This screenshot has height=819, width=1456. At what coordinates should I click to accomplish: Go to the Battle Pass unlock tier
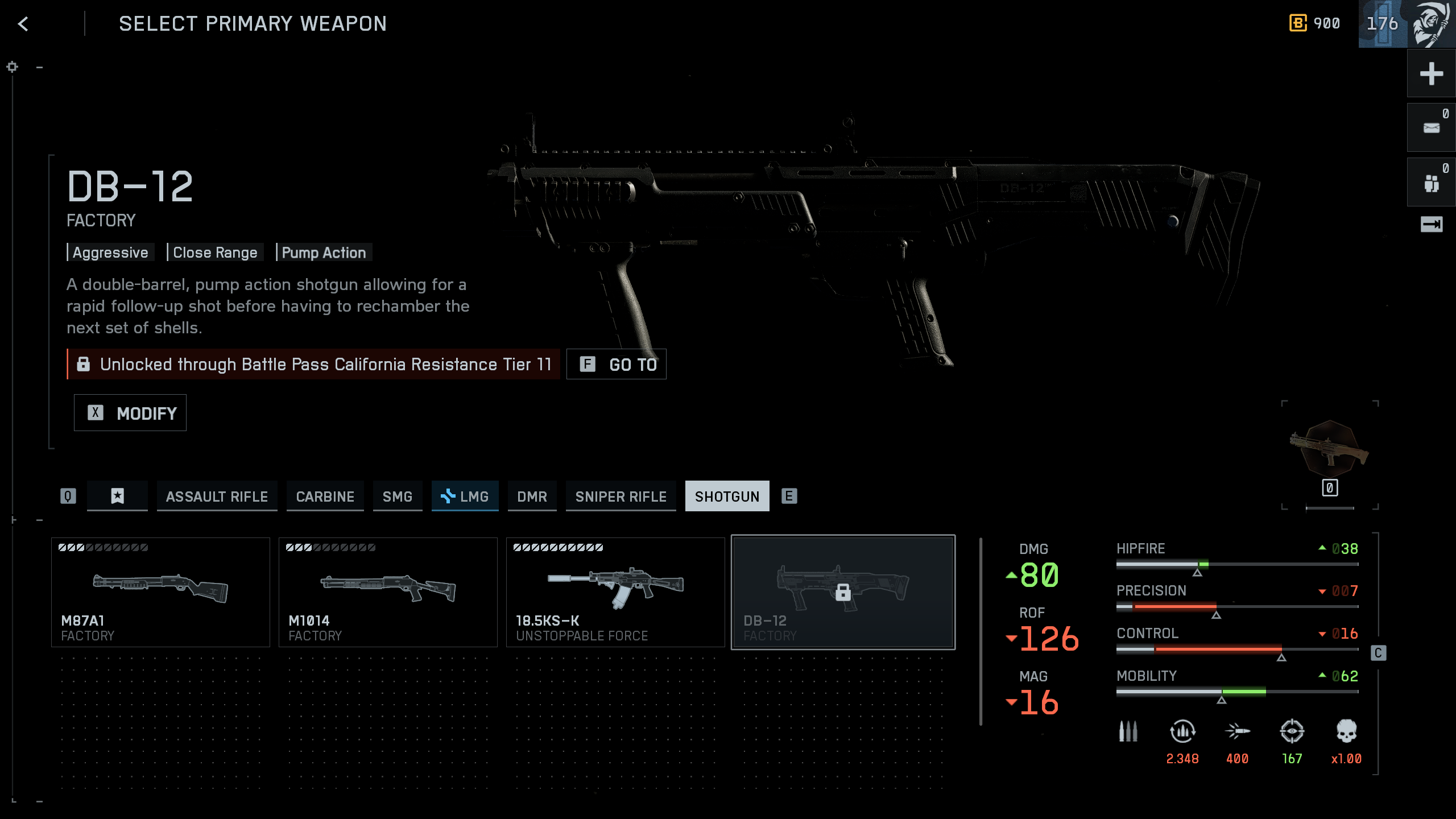click(617, 364)
